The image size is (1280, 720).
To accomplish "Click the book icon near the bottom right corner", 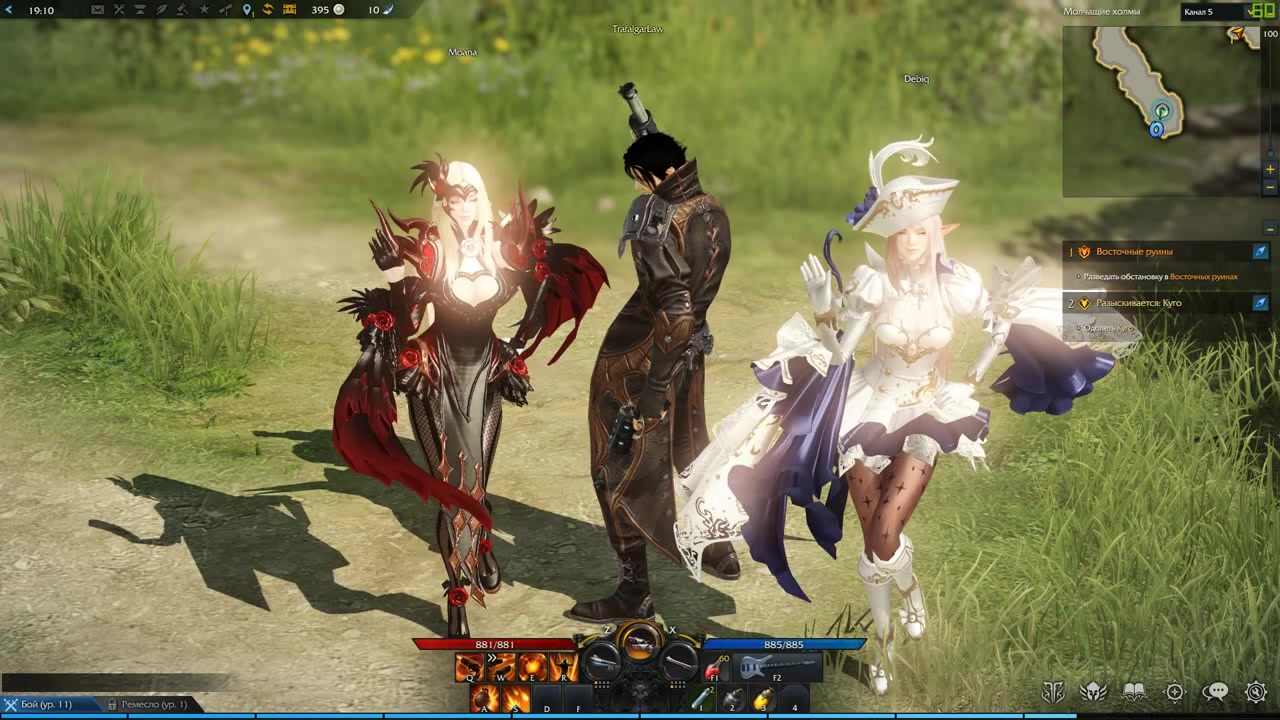I will 1134,691.
